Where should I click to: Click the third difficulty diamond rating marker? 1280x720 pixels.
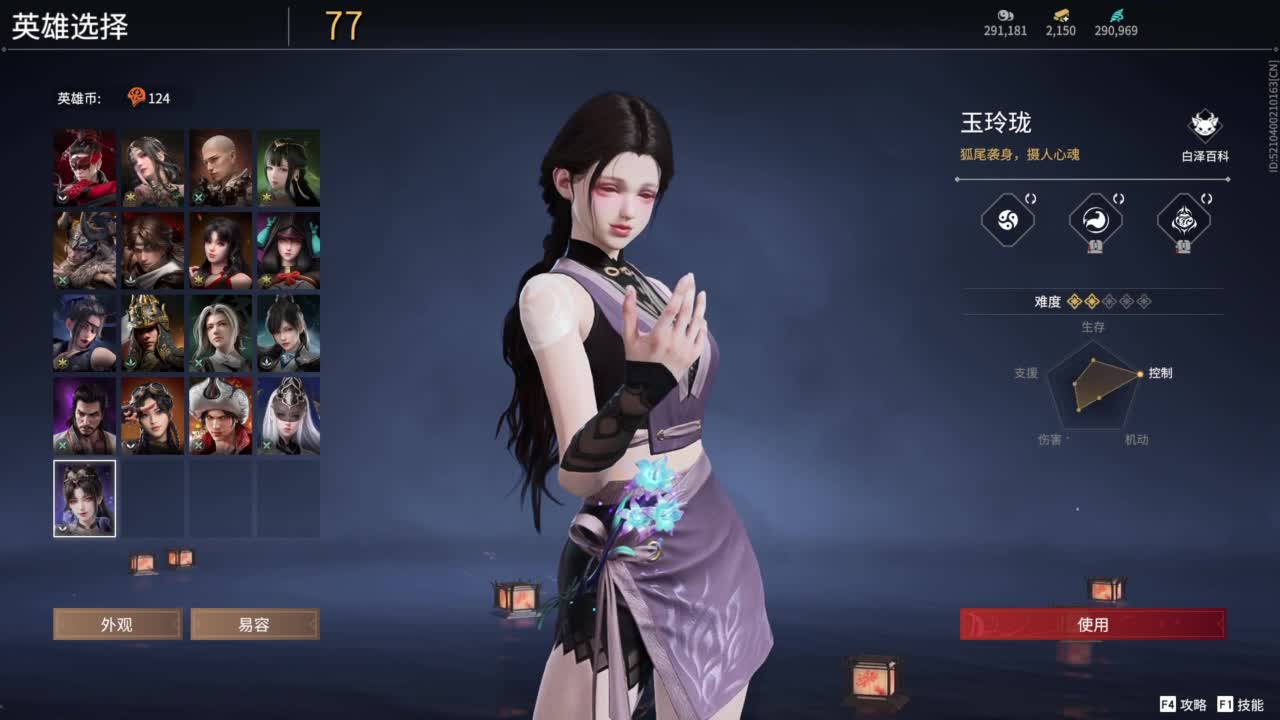coord(1108,302)
